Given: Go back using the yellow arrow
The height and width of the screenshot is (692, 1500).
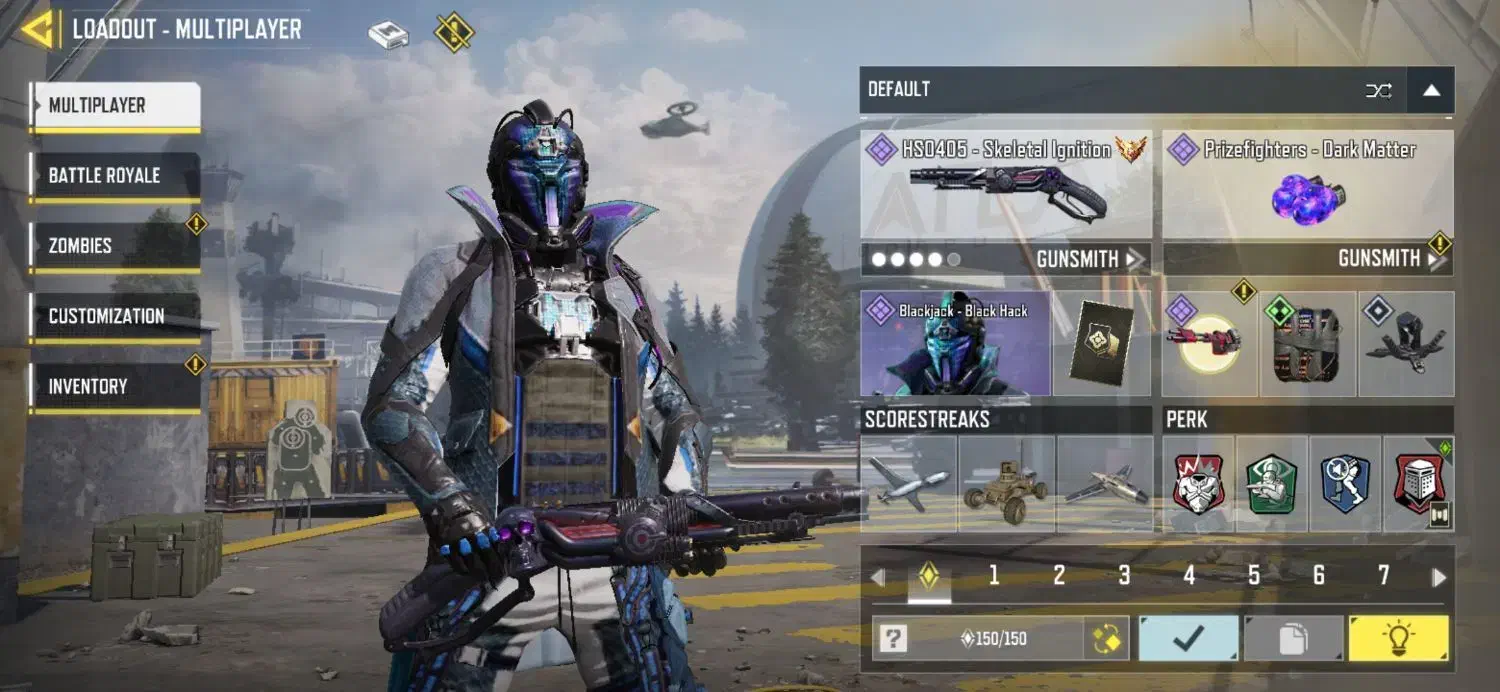Looking at the screenshot, I should coord(38,30).
